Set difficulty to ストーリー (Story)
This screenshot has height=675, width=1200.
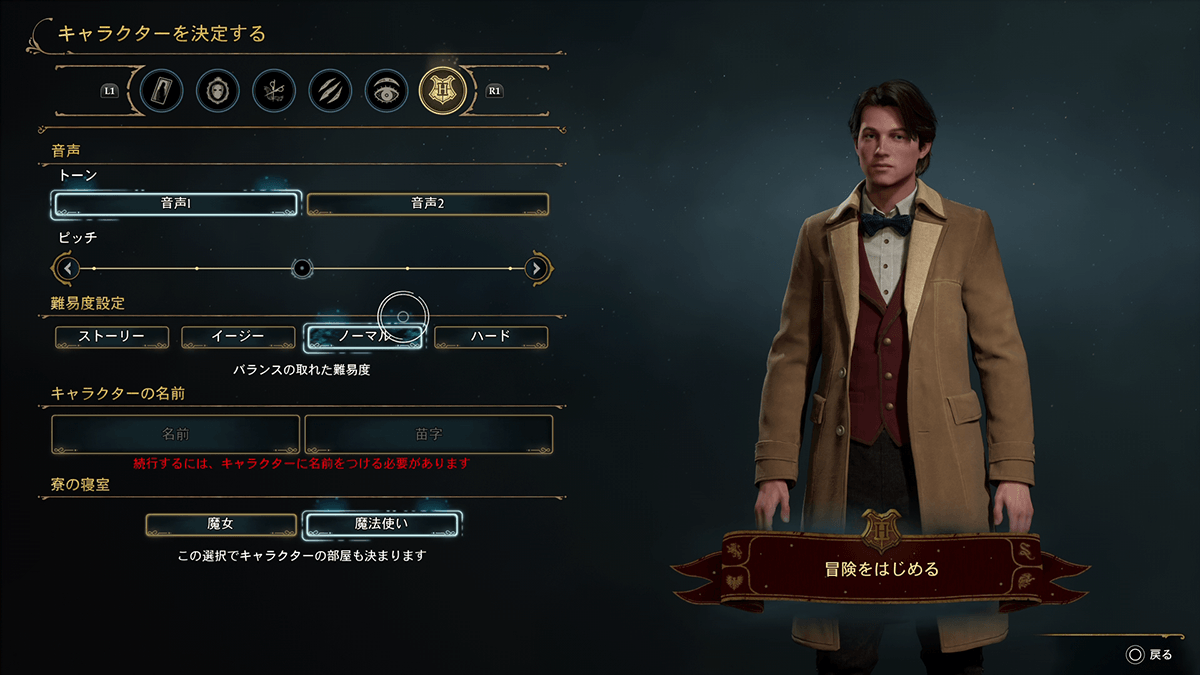point(112,337)
